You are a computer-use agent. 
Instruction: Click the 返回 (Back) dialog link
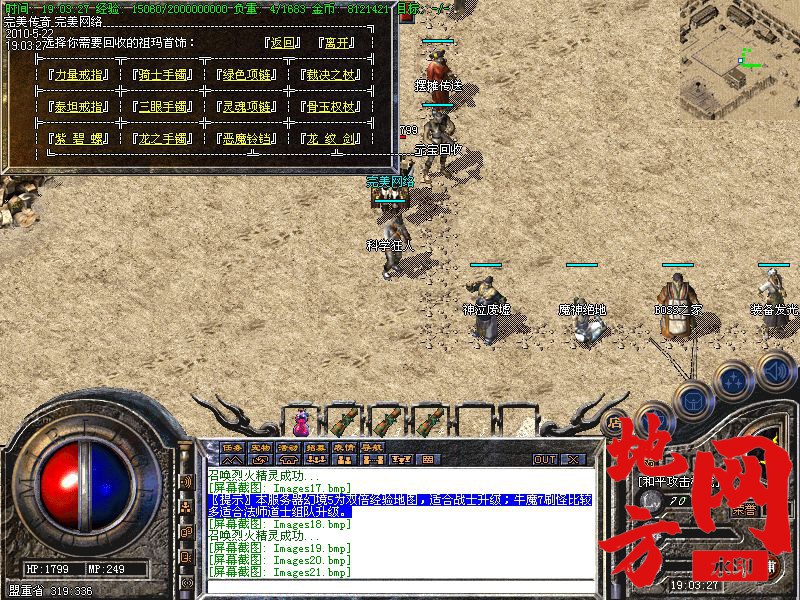click(x=284, y=43)
